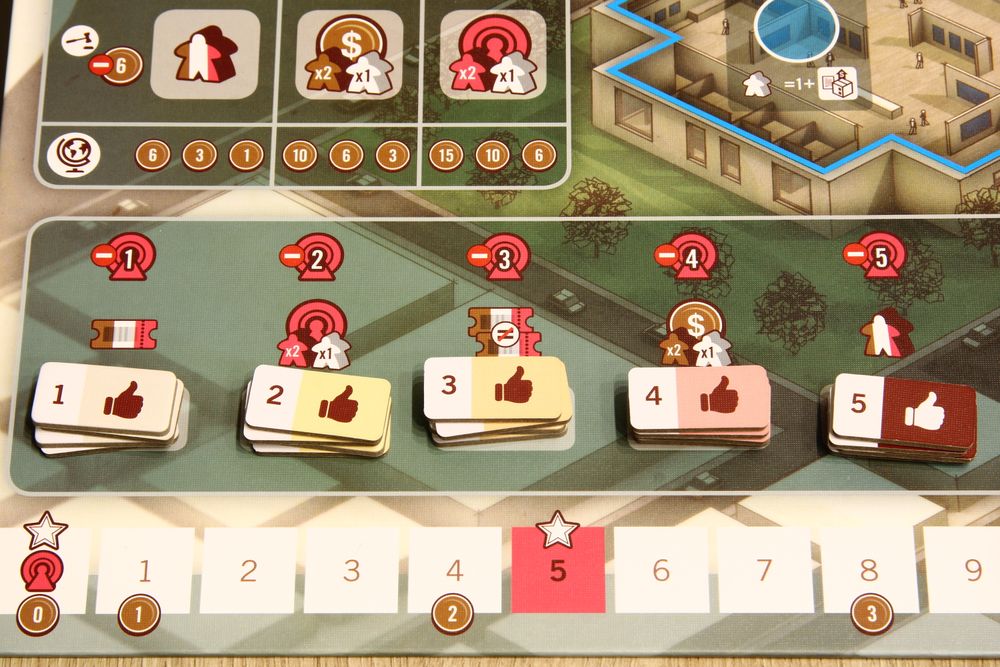Click the red space 5 on the track
1000x667 pixels.
click(558, 570)
